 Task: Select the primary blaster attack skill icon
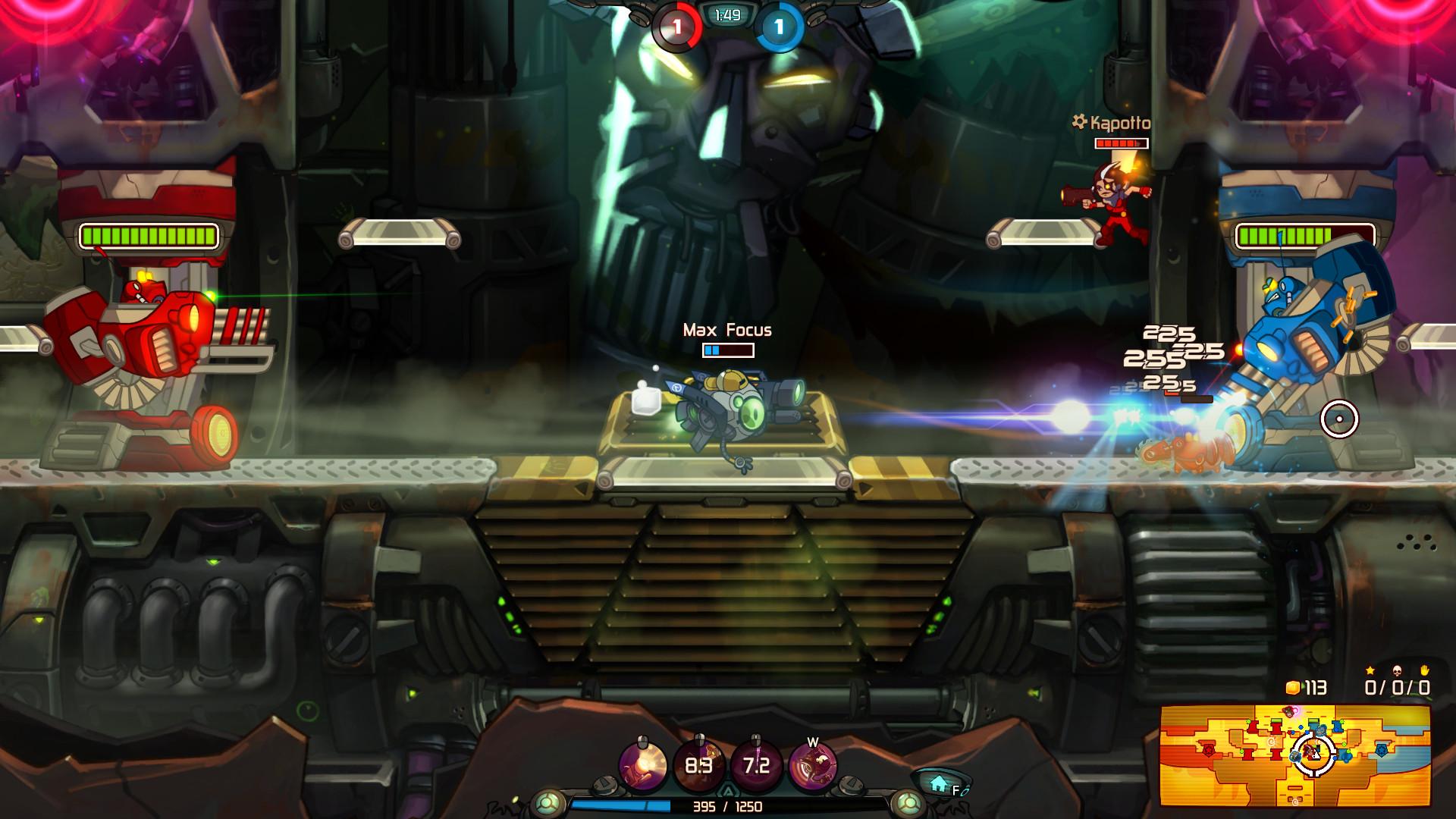pyautogui.click(x=642, y=763)
